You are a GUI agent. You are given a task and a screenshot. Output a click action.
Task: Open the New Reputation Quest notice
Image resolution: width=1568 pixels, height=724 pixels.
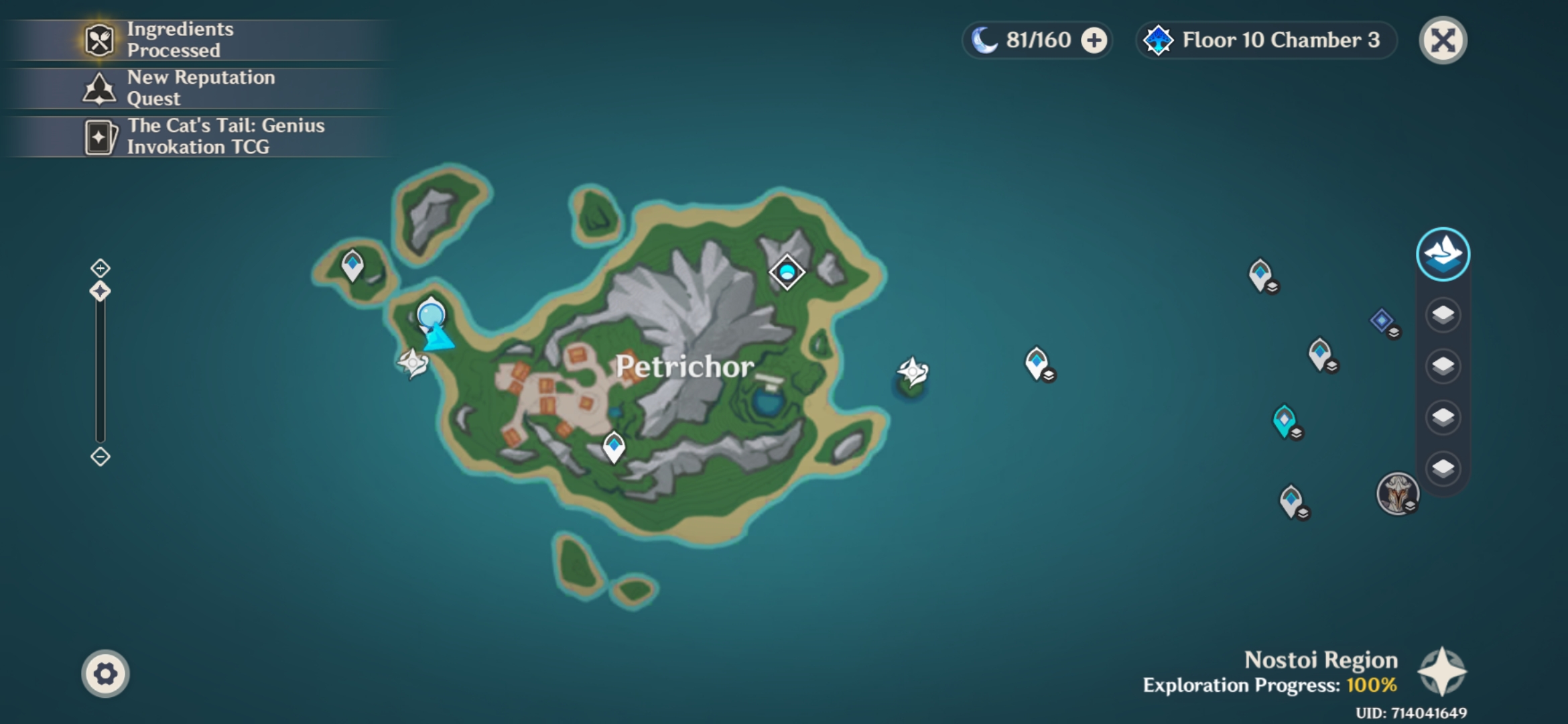(x=194, y=87)
